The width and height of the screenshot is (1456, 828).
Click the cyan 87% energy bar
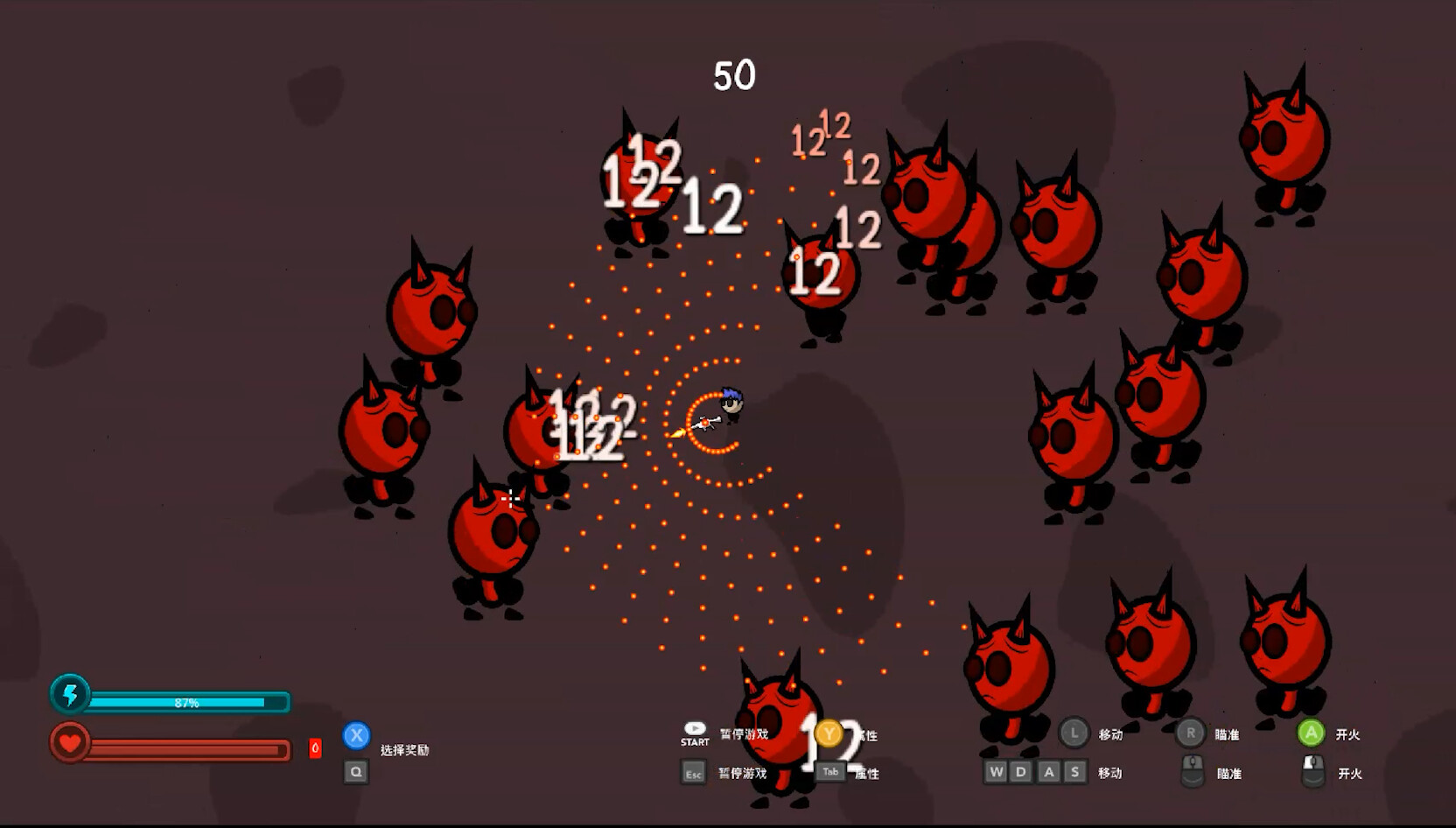coord(185,700)
